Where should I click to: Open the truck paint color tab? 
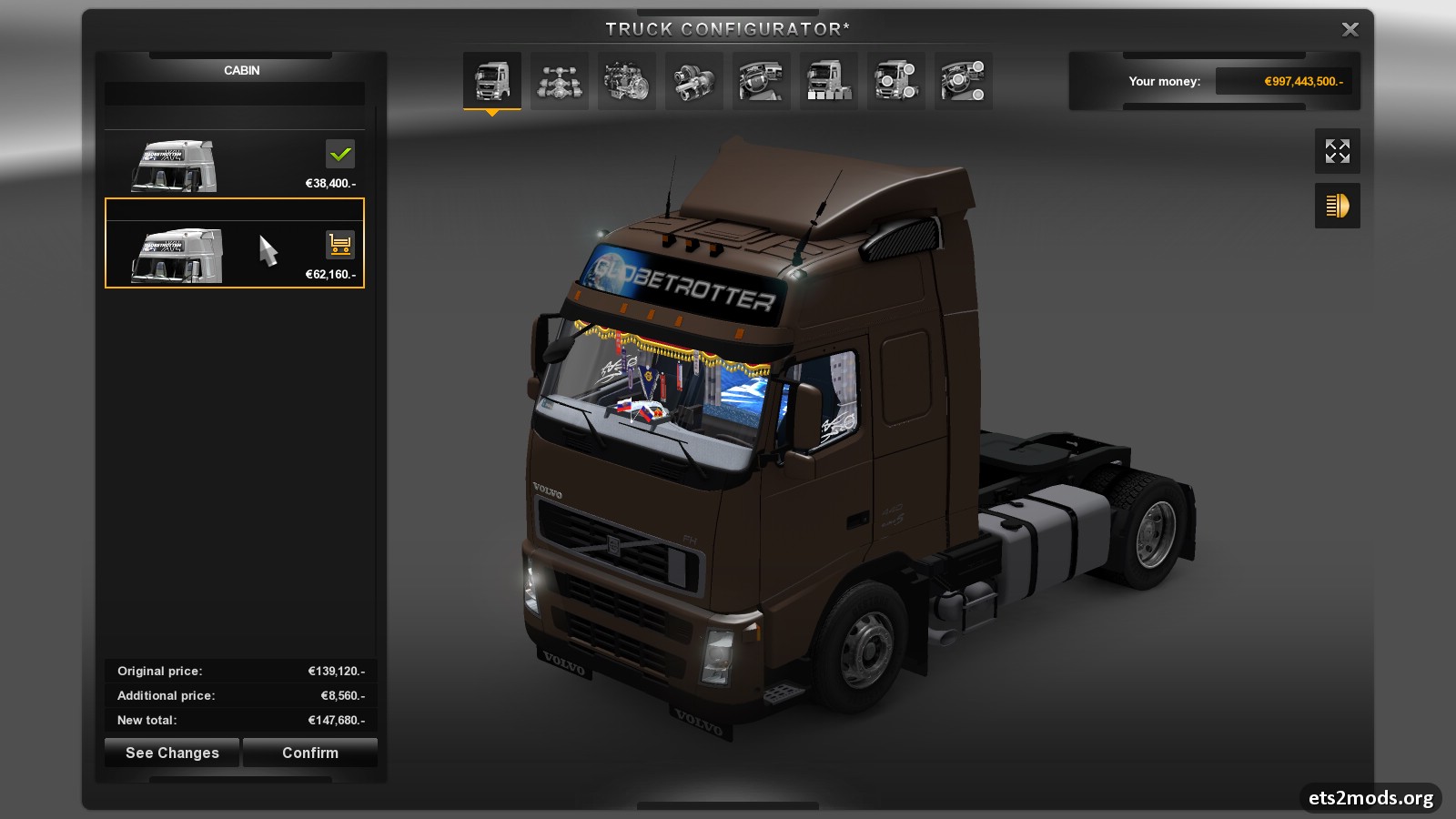pyautogui.click(x=828, y=81)
